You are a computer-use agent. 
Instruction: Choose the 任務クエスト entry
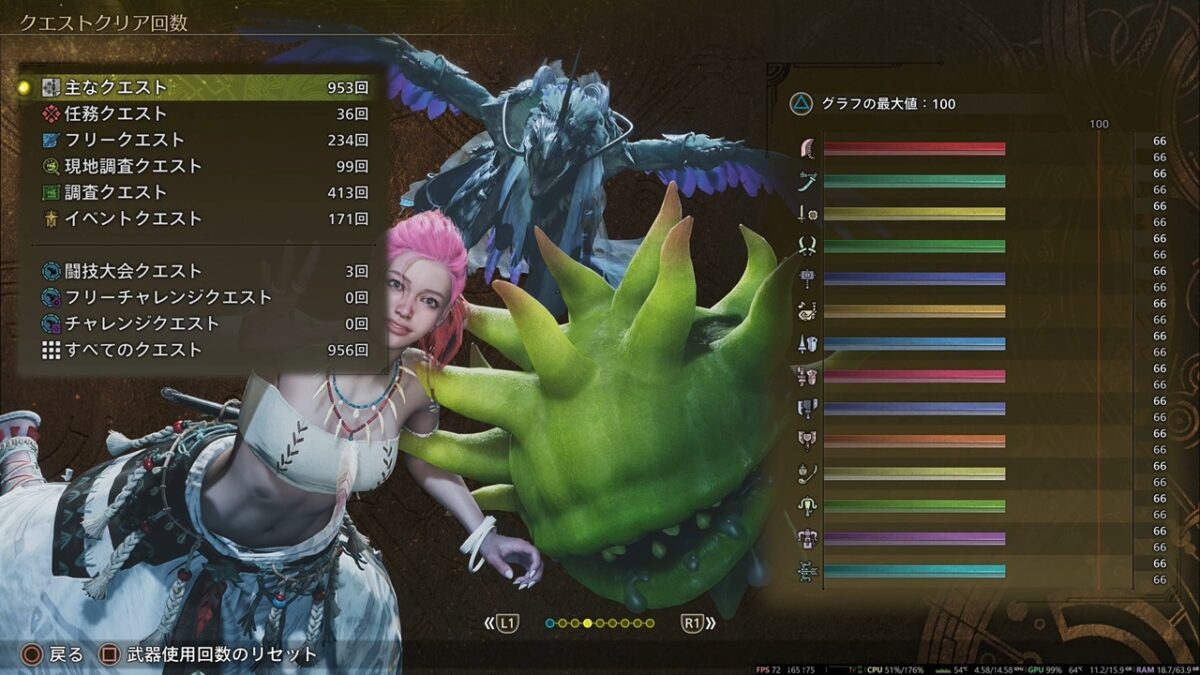200,114
